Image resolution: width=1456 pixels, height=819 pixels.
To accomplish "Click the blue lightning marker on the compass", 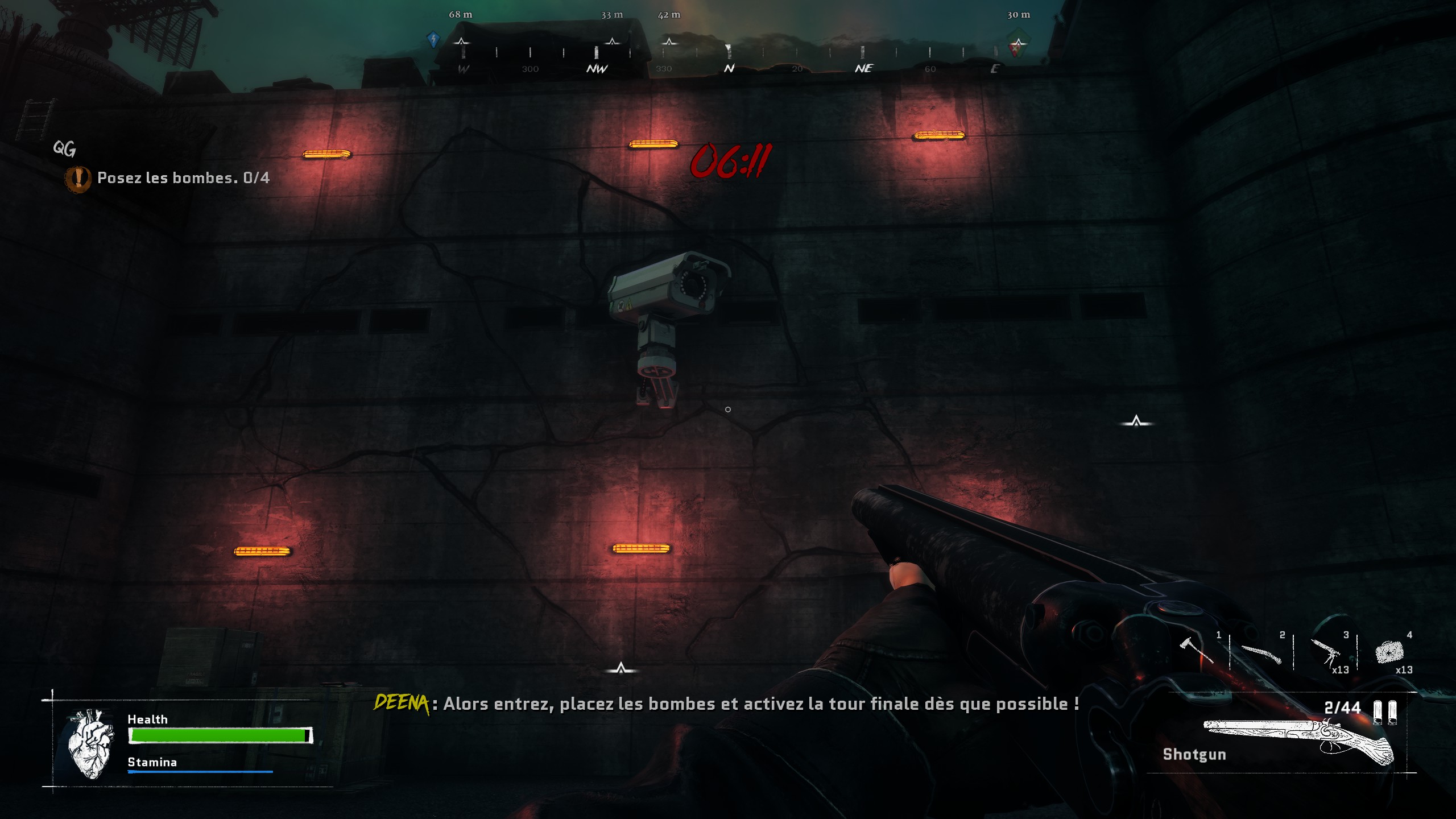I will 433,40.
